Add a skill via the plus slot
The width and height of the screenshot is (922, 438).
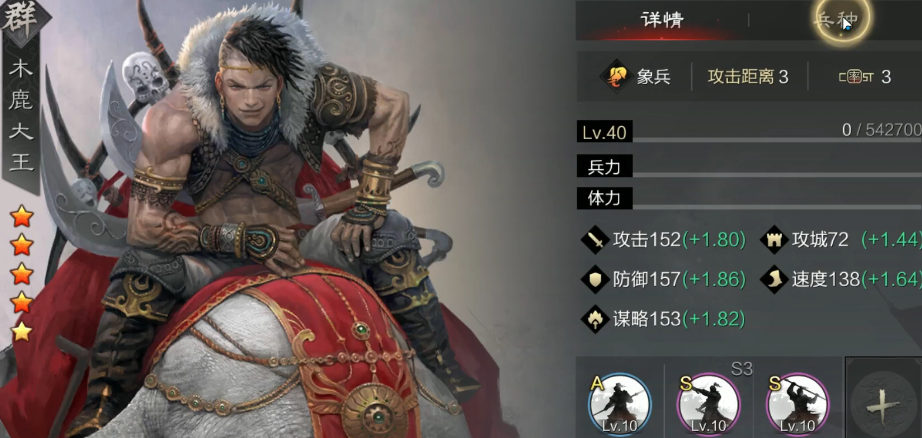882,405
